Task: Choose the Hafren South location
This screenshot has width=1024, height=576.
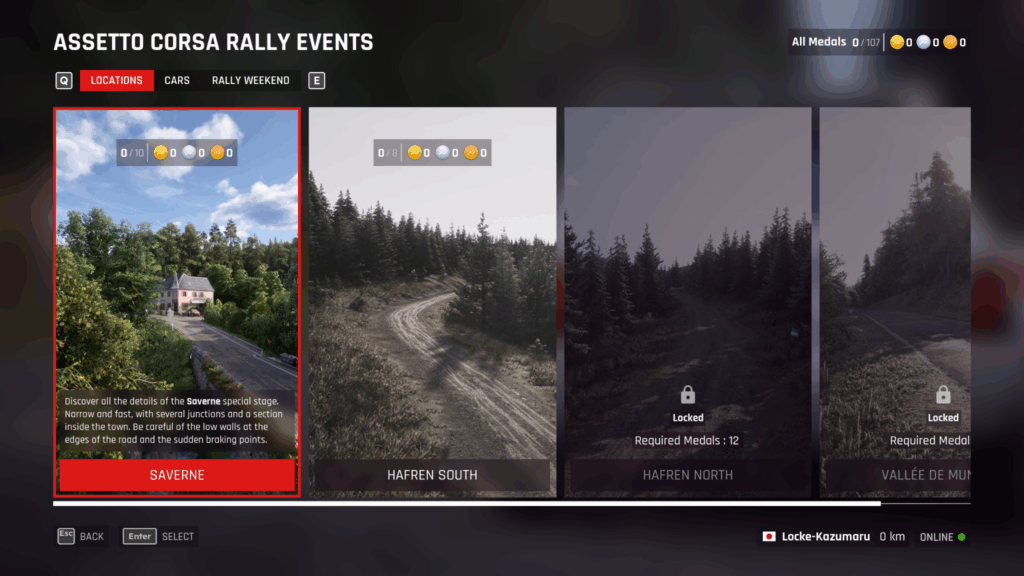Action: (x=432, y=300)
